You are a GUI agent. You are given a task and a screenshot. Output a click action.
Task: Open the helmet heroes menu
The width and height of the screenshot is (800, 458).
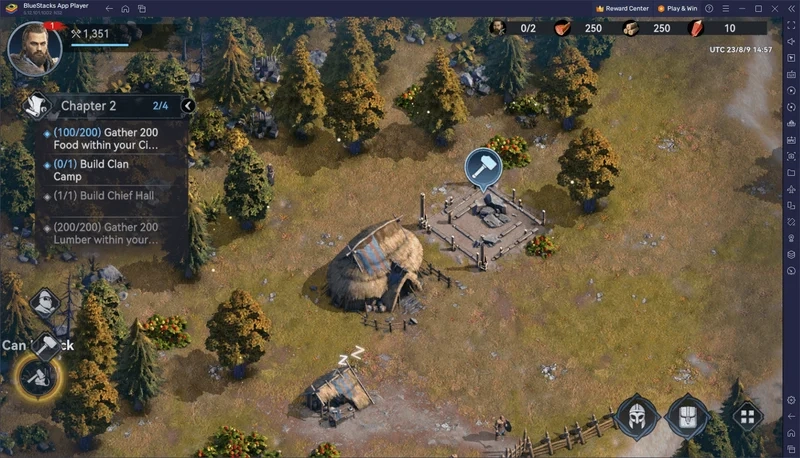pos(637,417)
